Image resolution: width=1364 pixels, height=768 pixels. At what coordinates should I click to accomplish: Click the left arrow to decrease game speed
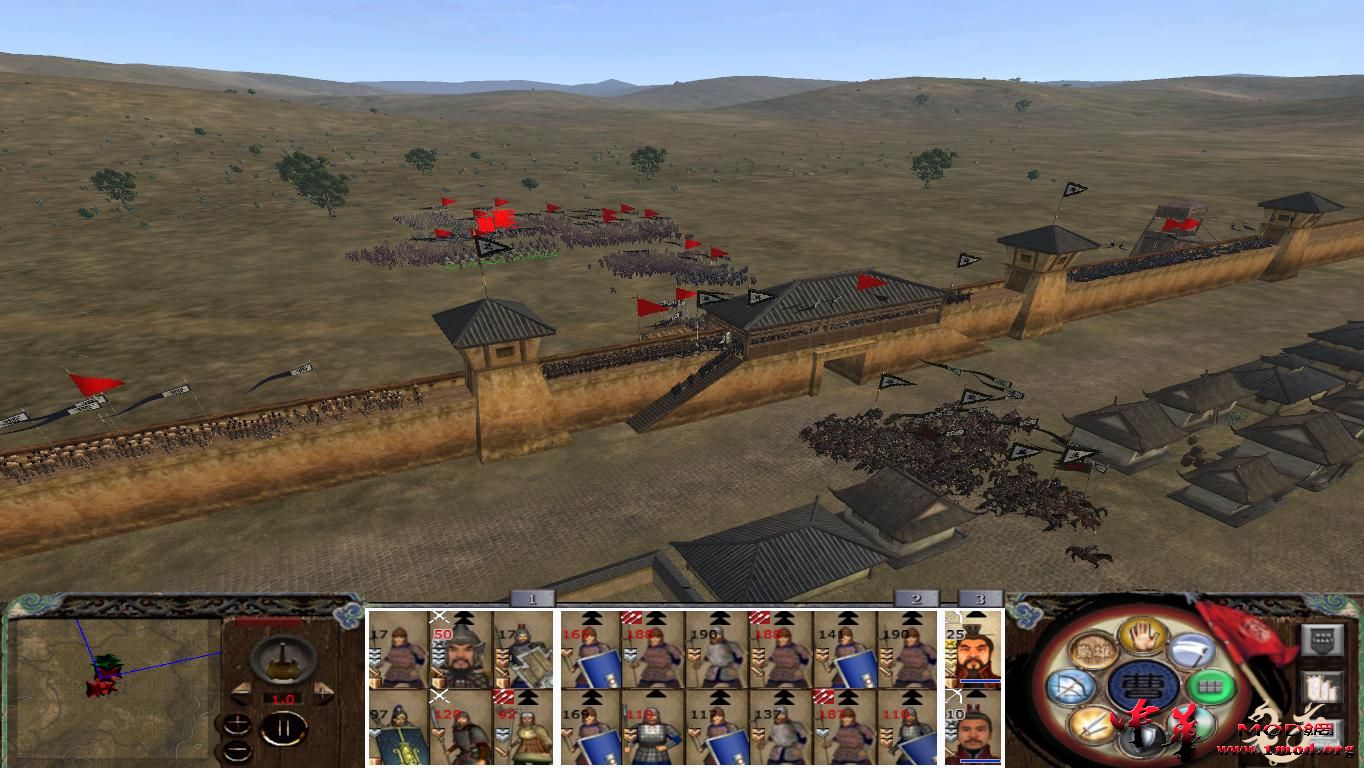(242, 692)
